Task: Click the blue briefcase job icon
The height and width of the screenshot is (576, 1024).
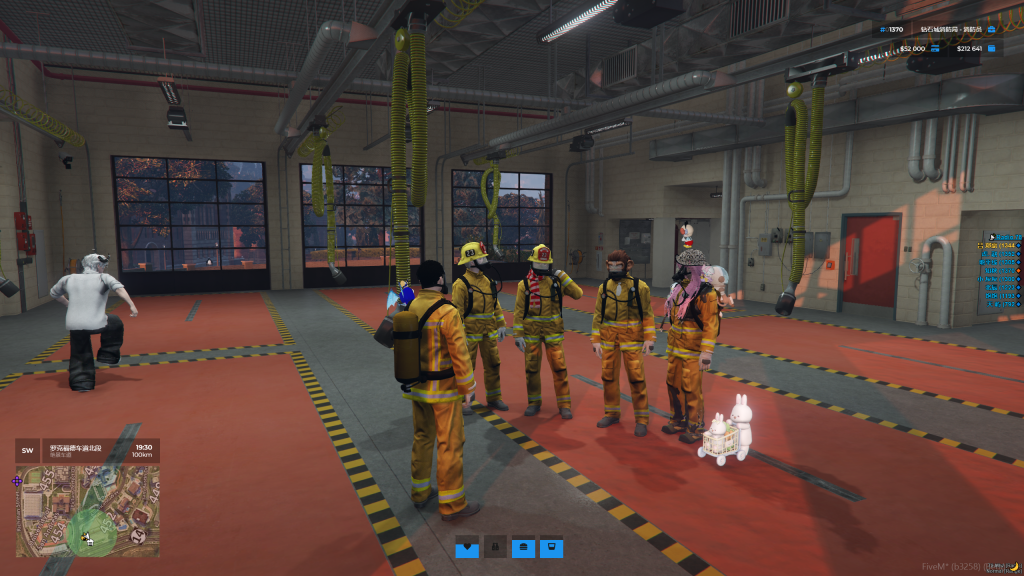Action: (991, 29)
